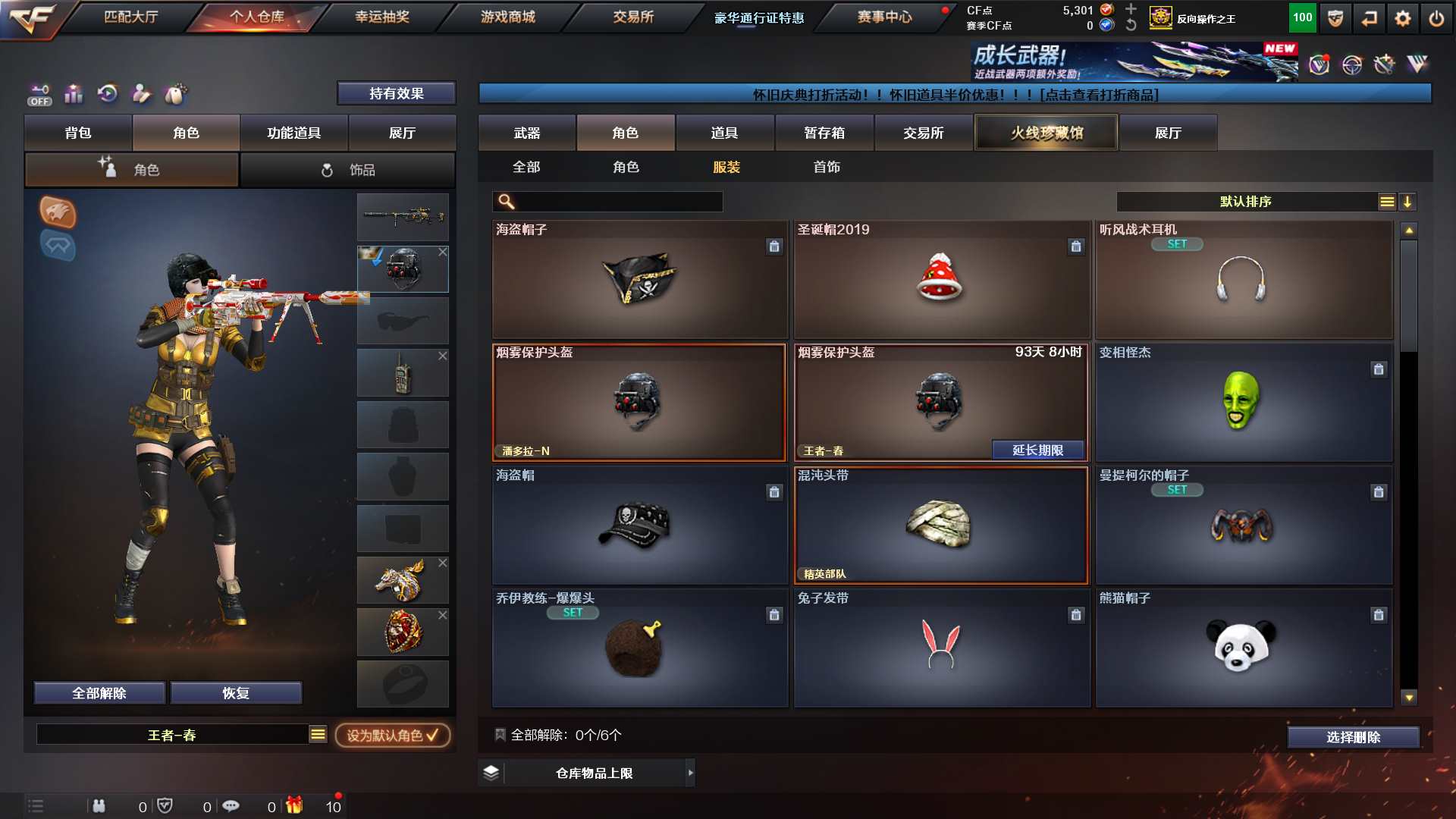This screenshot has width=1456, height=819.
Task: Click the 选择删除 select delete button
Action: point(1353,737)
